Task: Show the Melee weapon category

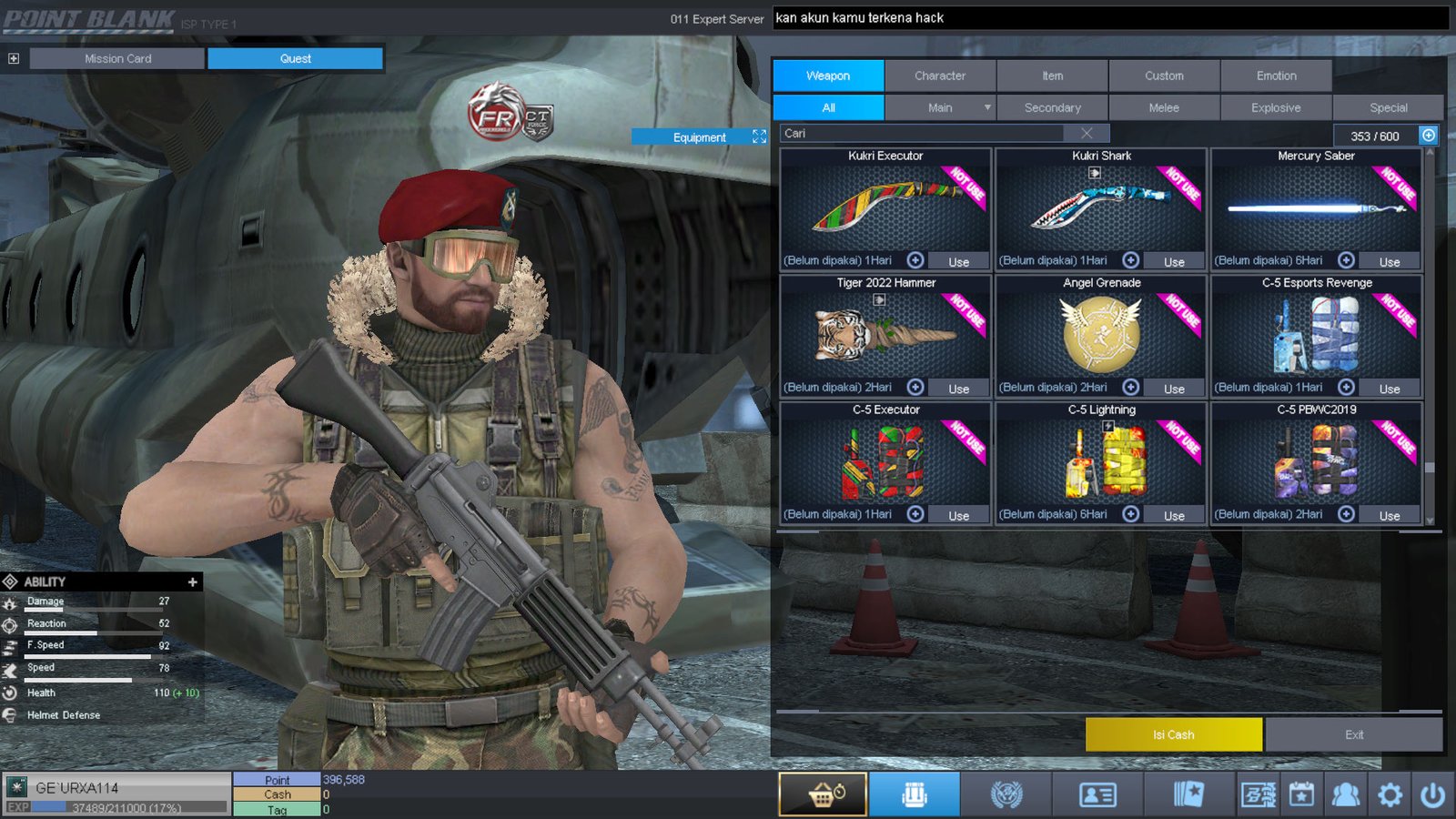Action: [x=1163, y=107]
